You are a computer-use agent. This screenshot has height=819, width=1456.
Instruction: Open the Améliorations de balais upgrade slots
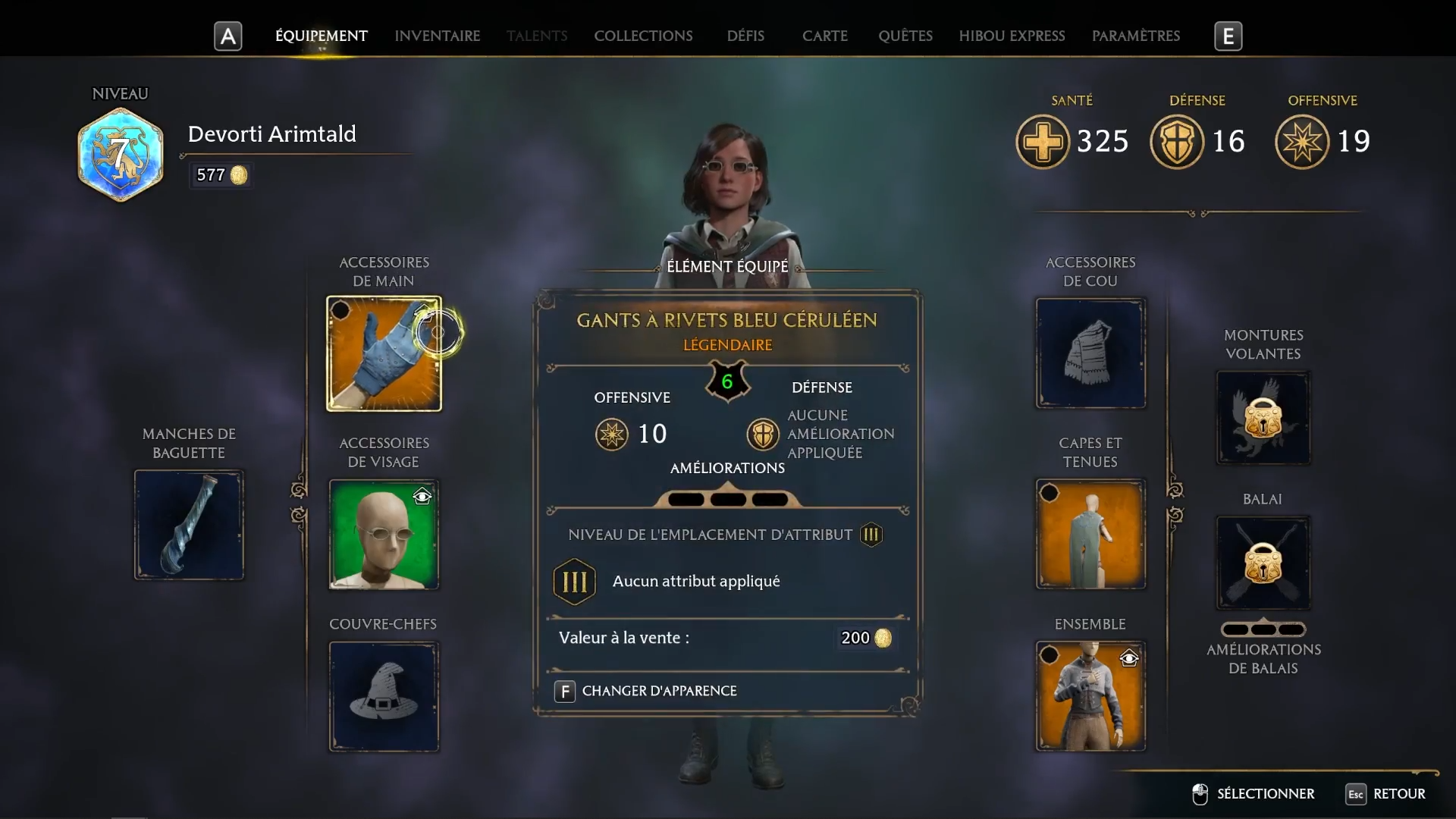coord(1263,629)
